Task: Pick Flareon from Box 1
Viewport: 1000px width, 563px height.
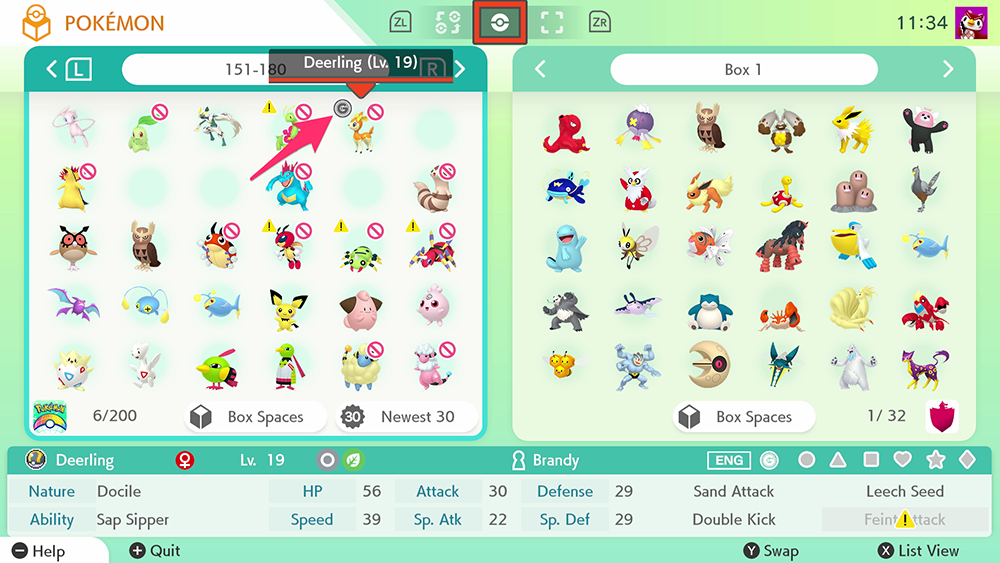Action: [708, 190]
